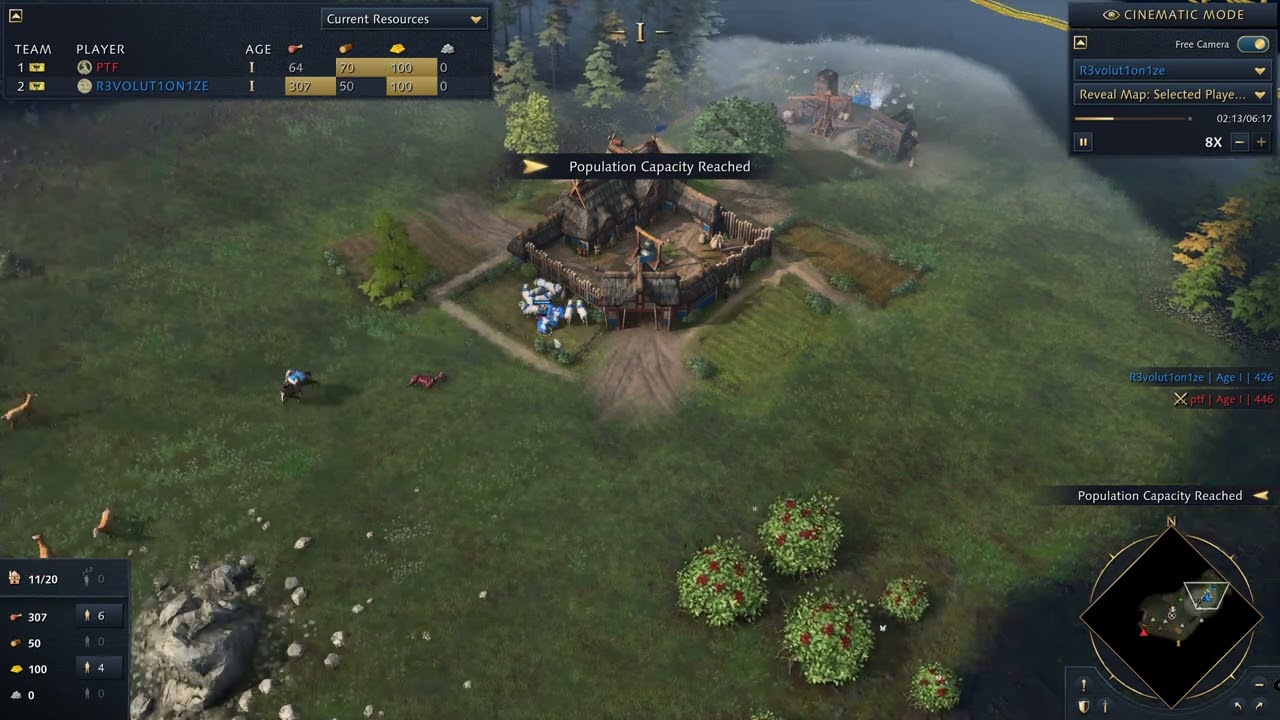The width and height of the screenshot is (1280, 720).
Task: Seek along the replay timeline bar
Action: [1132, 118]
